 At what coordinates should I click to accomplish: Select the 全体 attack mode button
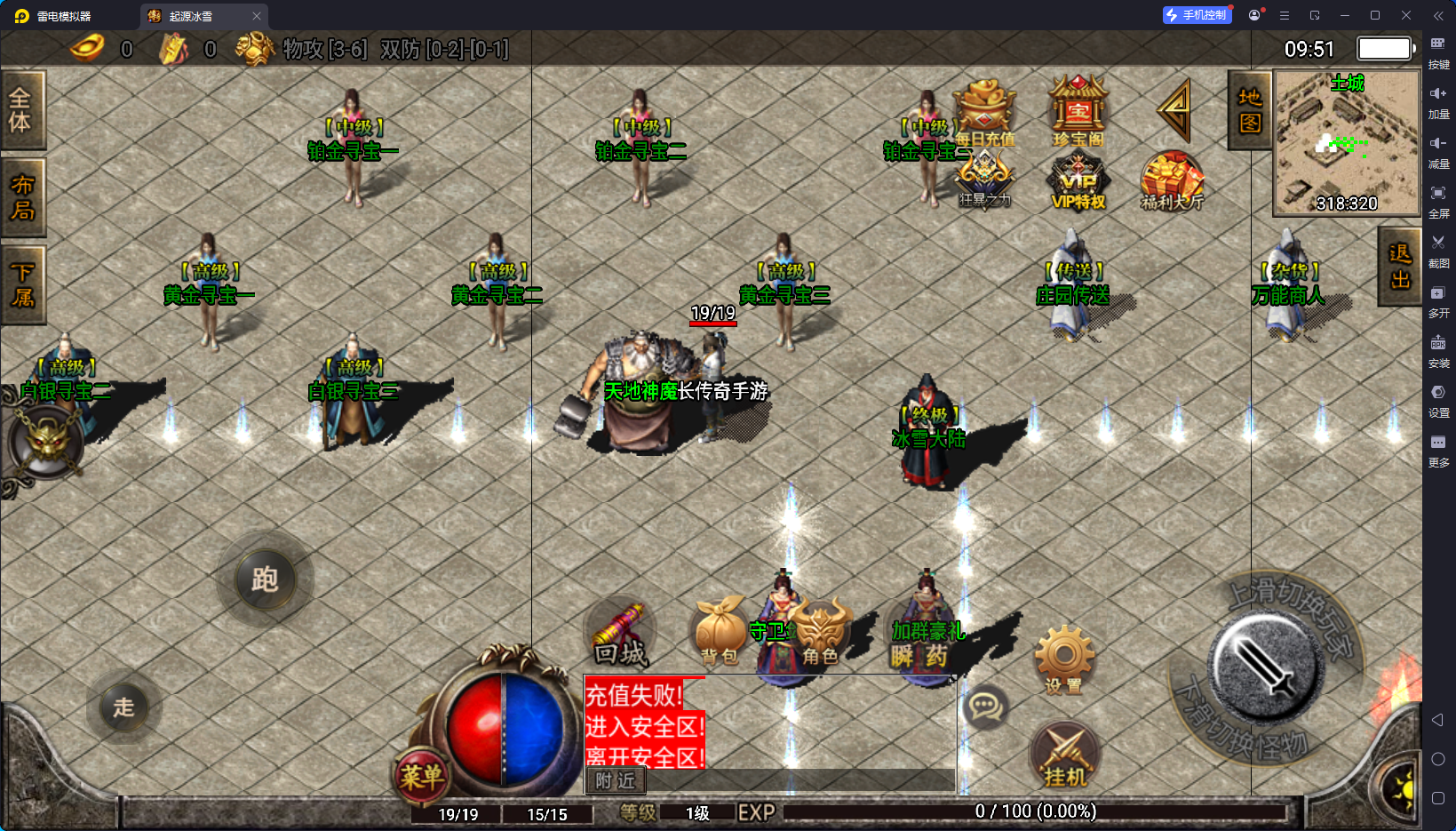pyautogui.click(x=21, y=110)
